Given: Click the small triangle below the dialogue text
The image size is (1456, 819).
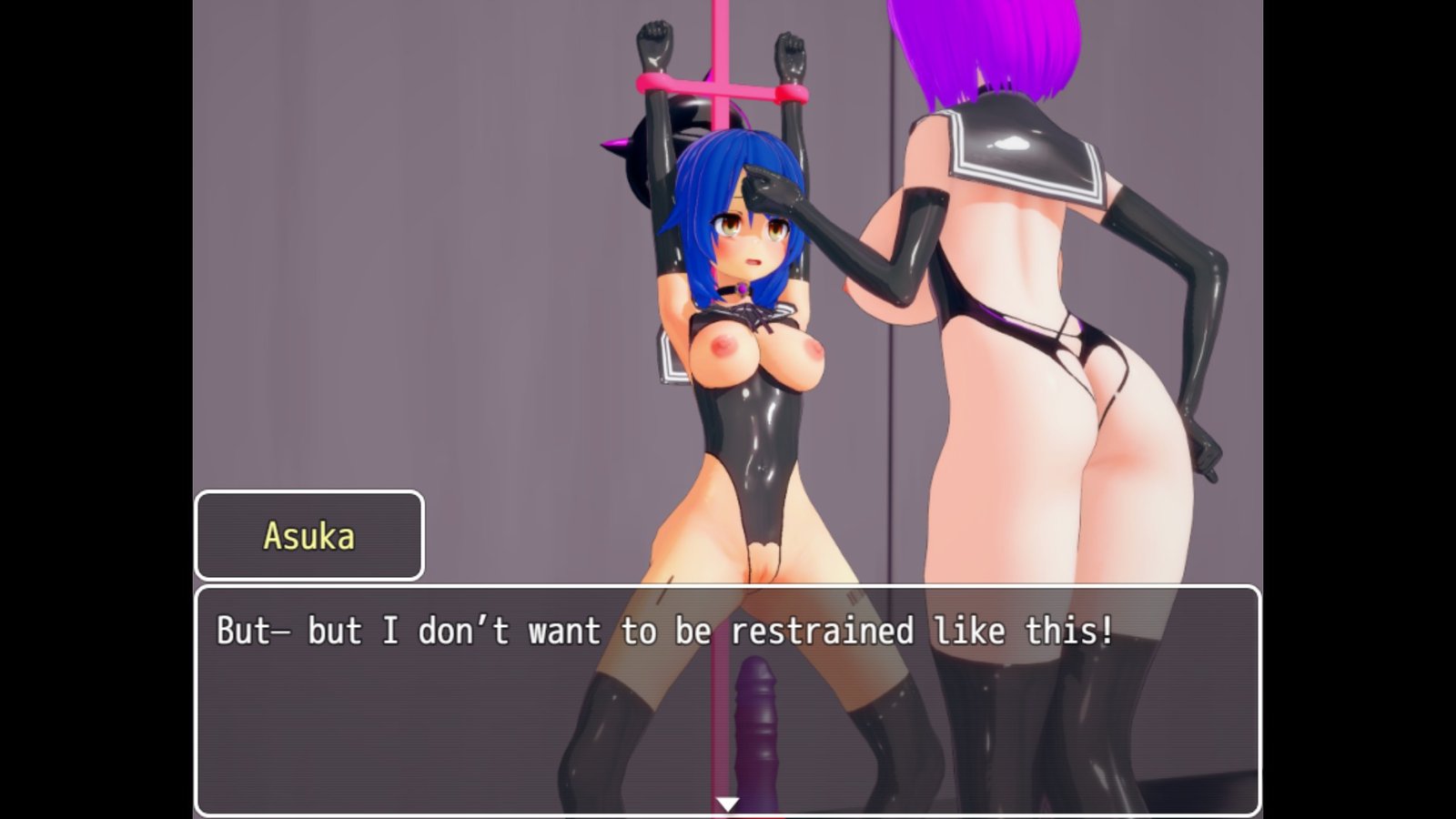Looking at the screenshot, I should coord(727,804).
